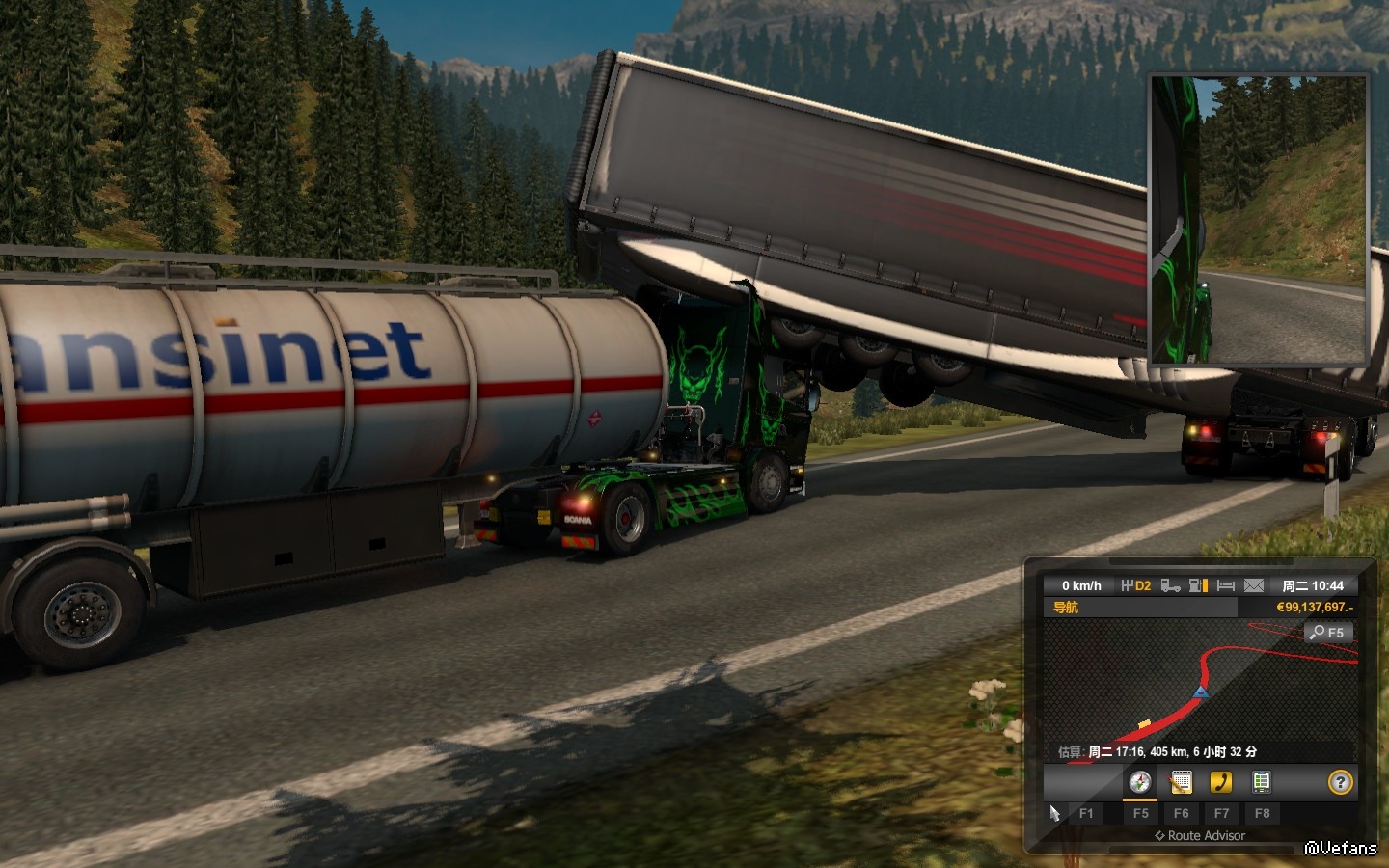Screen dimensions: 1389x868
Task: Open the navigation compass tab
Action: (x=1140, y=782)
